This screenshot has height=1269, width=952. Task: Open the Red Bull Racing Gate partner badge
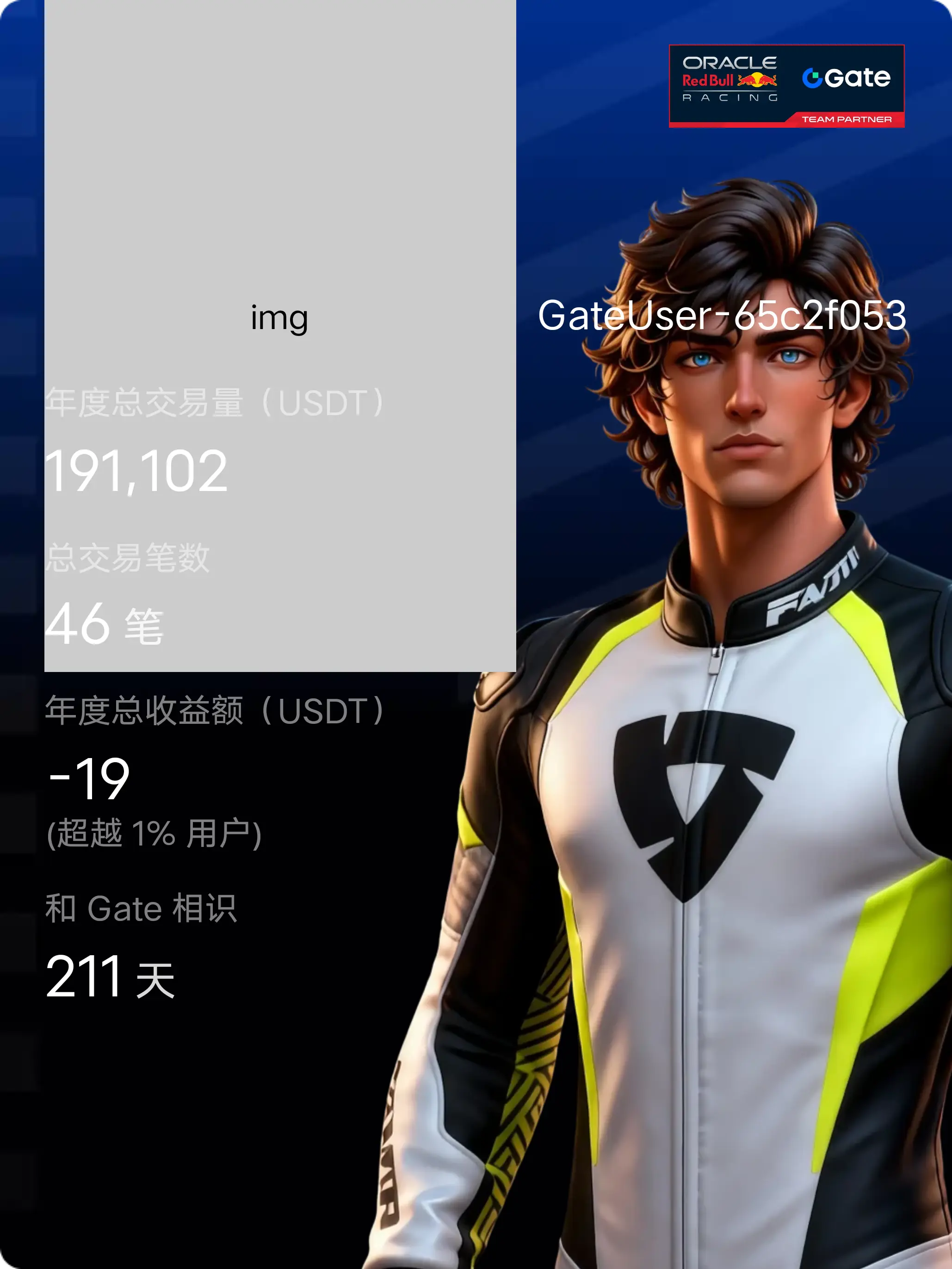786,86
